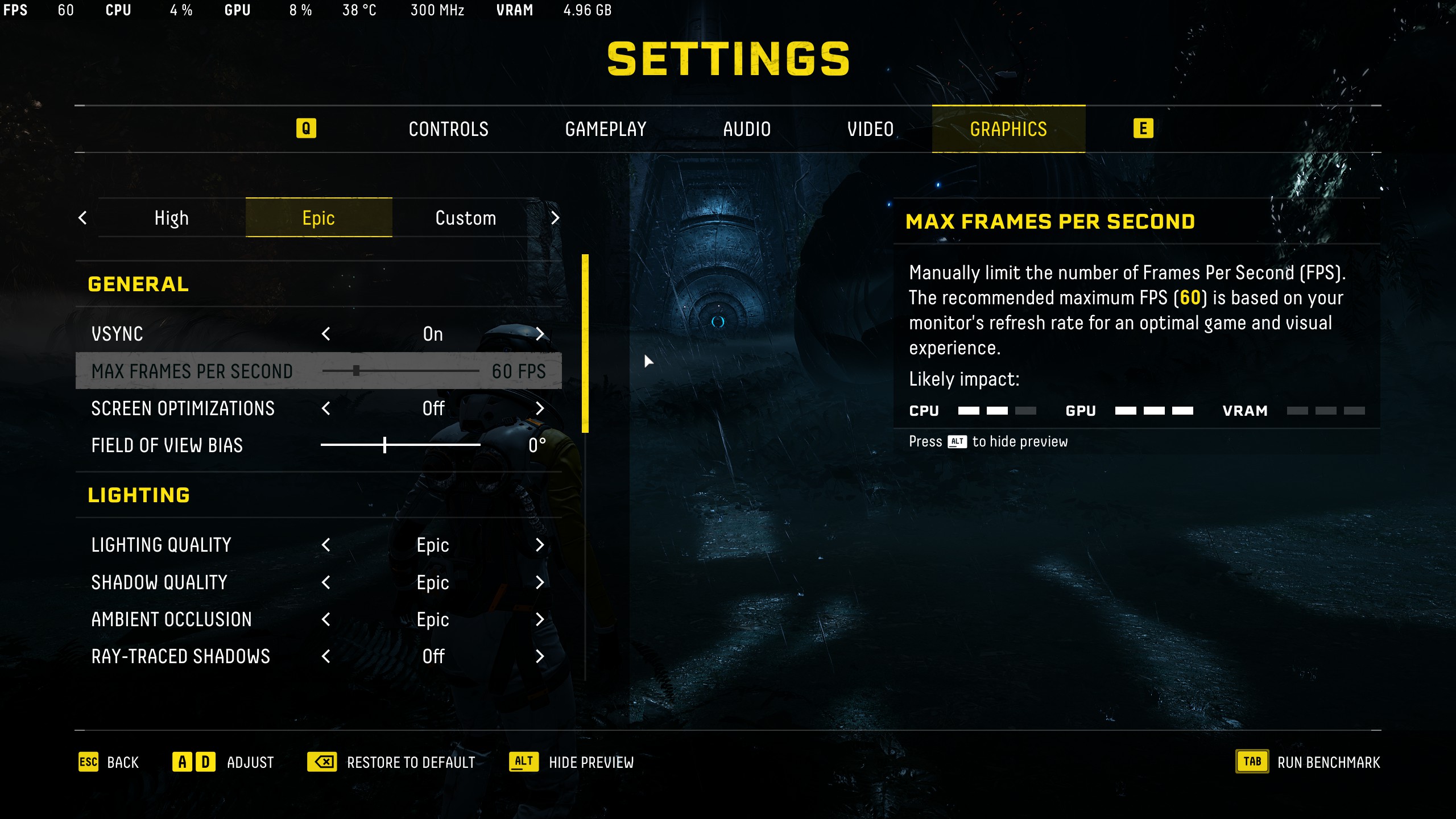Viewport: 1456px width, 819px height.
Task: Select the Custom graphics preset
Action: (465, 217)
